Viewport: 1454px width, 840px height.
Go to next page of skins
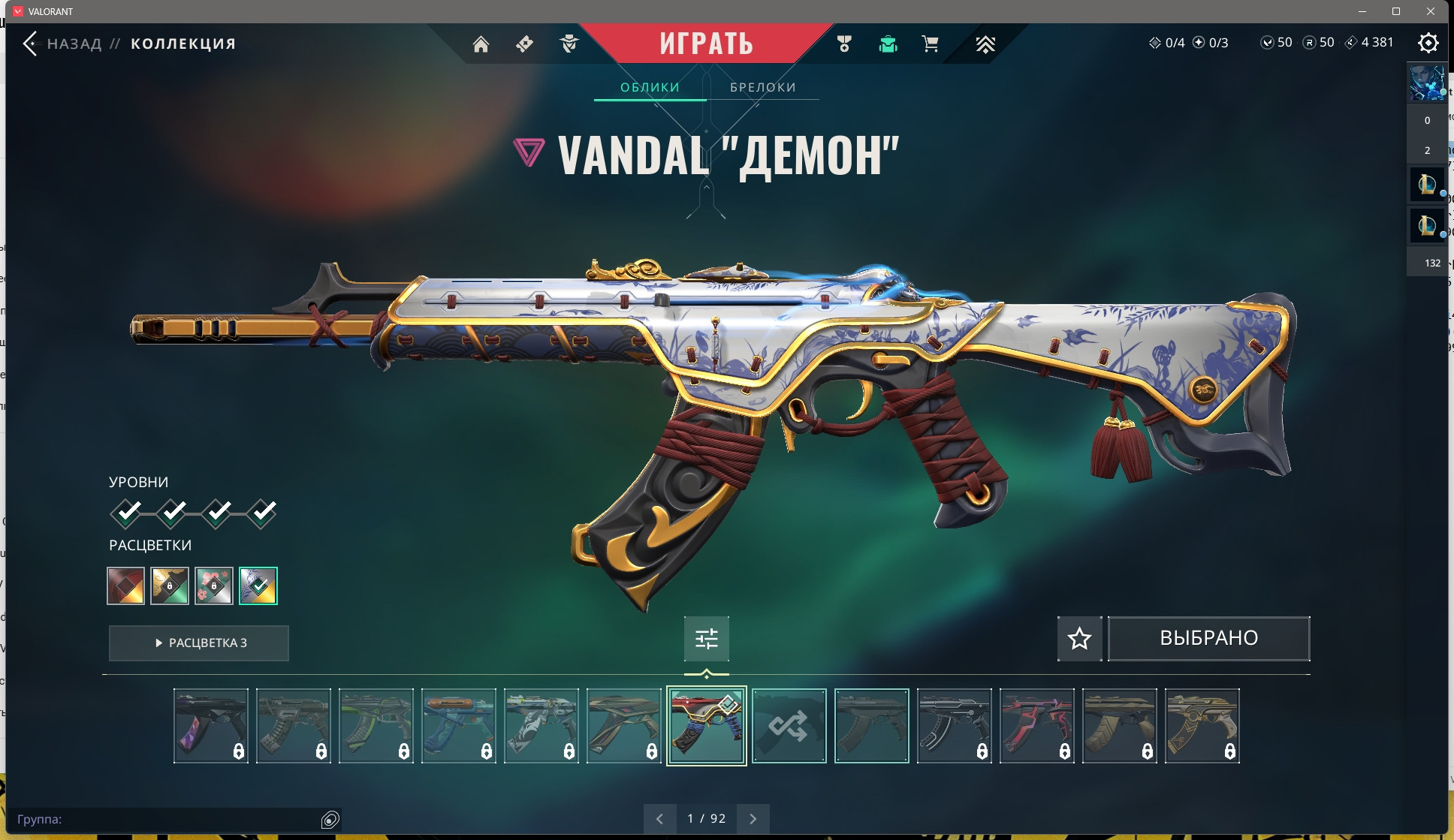pyautogui.click(x=753, y=818)
